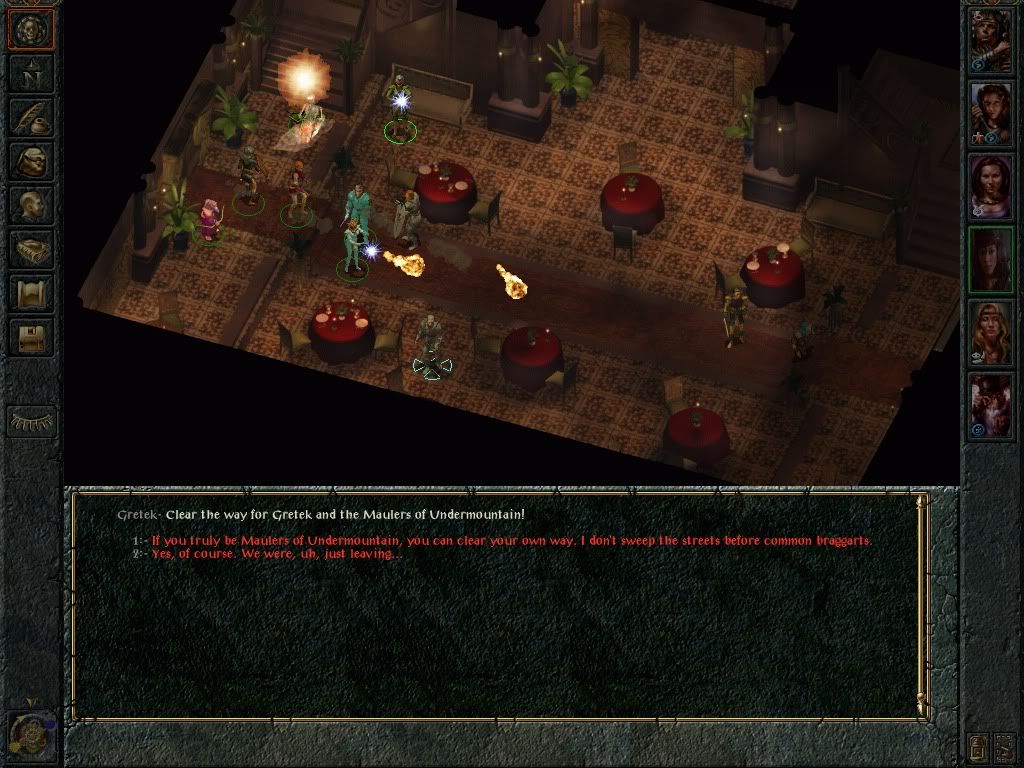Image resolution: width=1024 pixels, height=768 pixels.
Task: Open game options with the floppy disk icon
Action: 31,337
